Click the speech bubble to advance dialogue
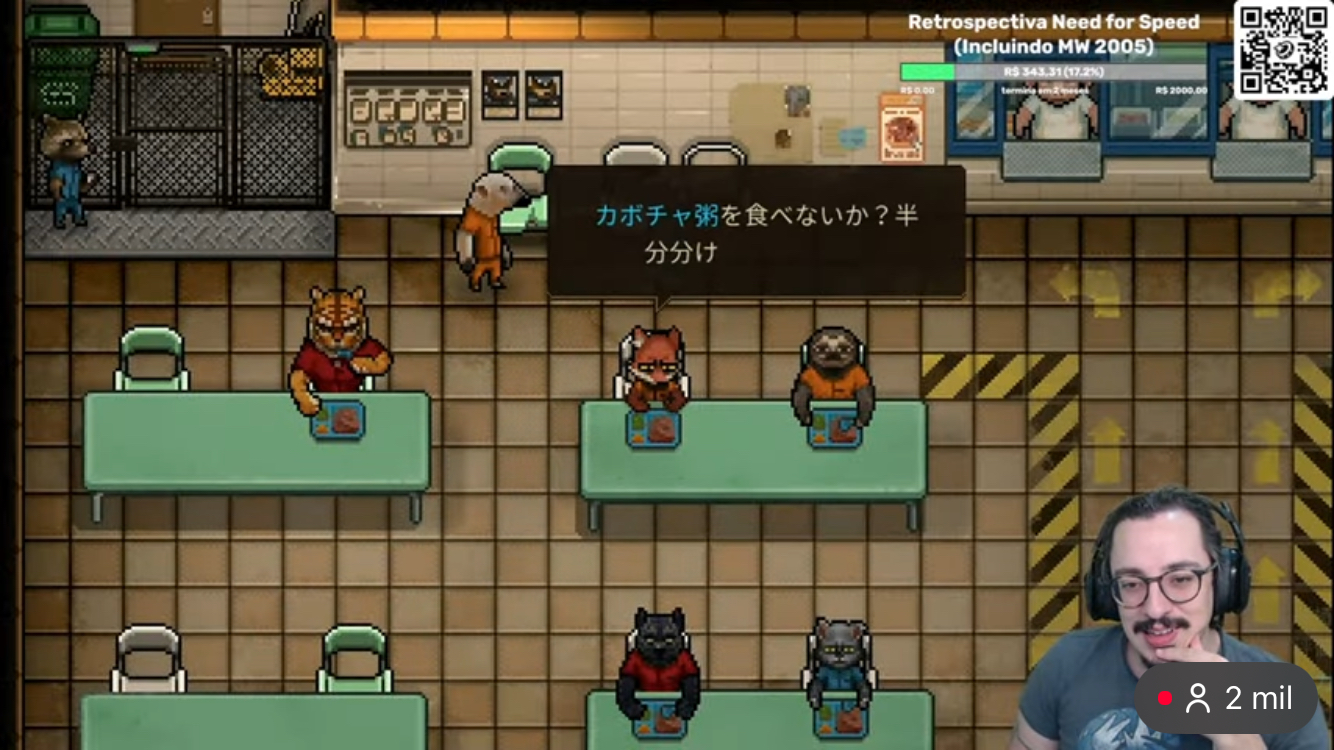Viewport: 1334px width, 750px height. click(756, 232)
